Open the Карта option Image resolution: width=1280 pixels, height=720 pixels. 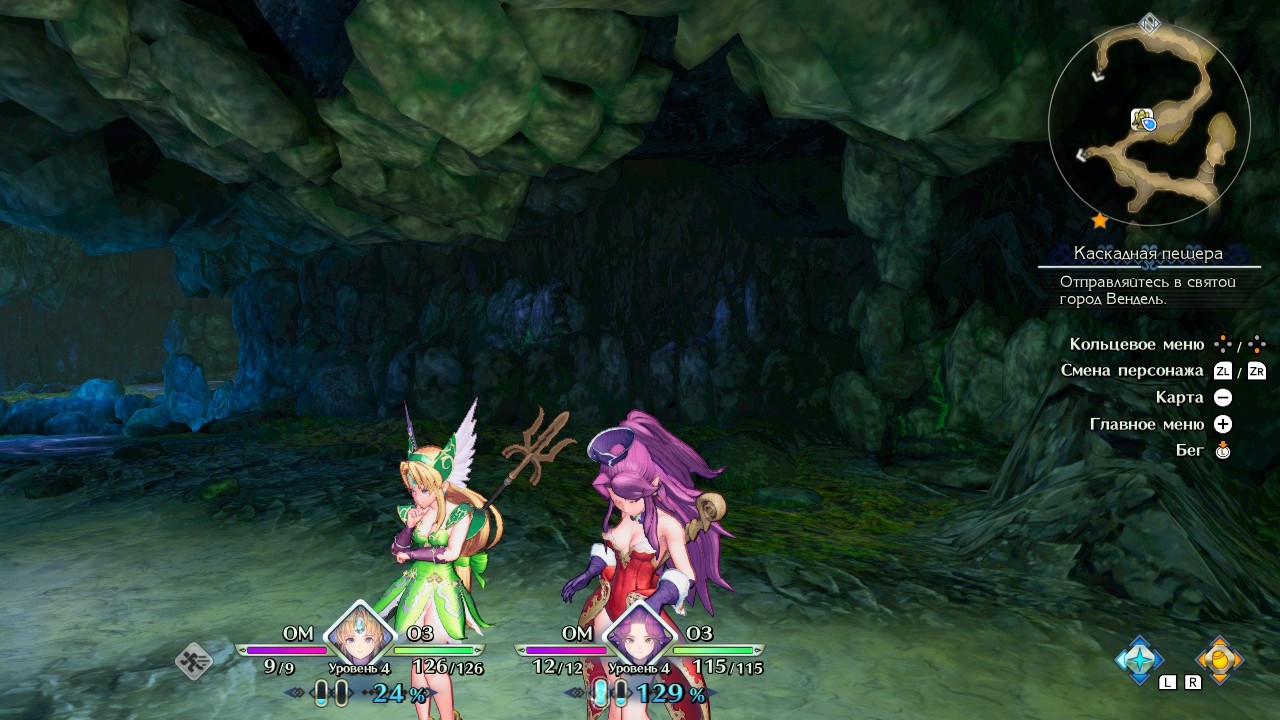pyautogui.click(x=1179, y=397)
